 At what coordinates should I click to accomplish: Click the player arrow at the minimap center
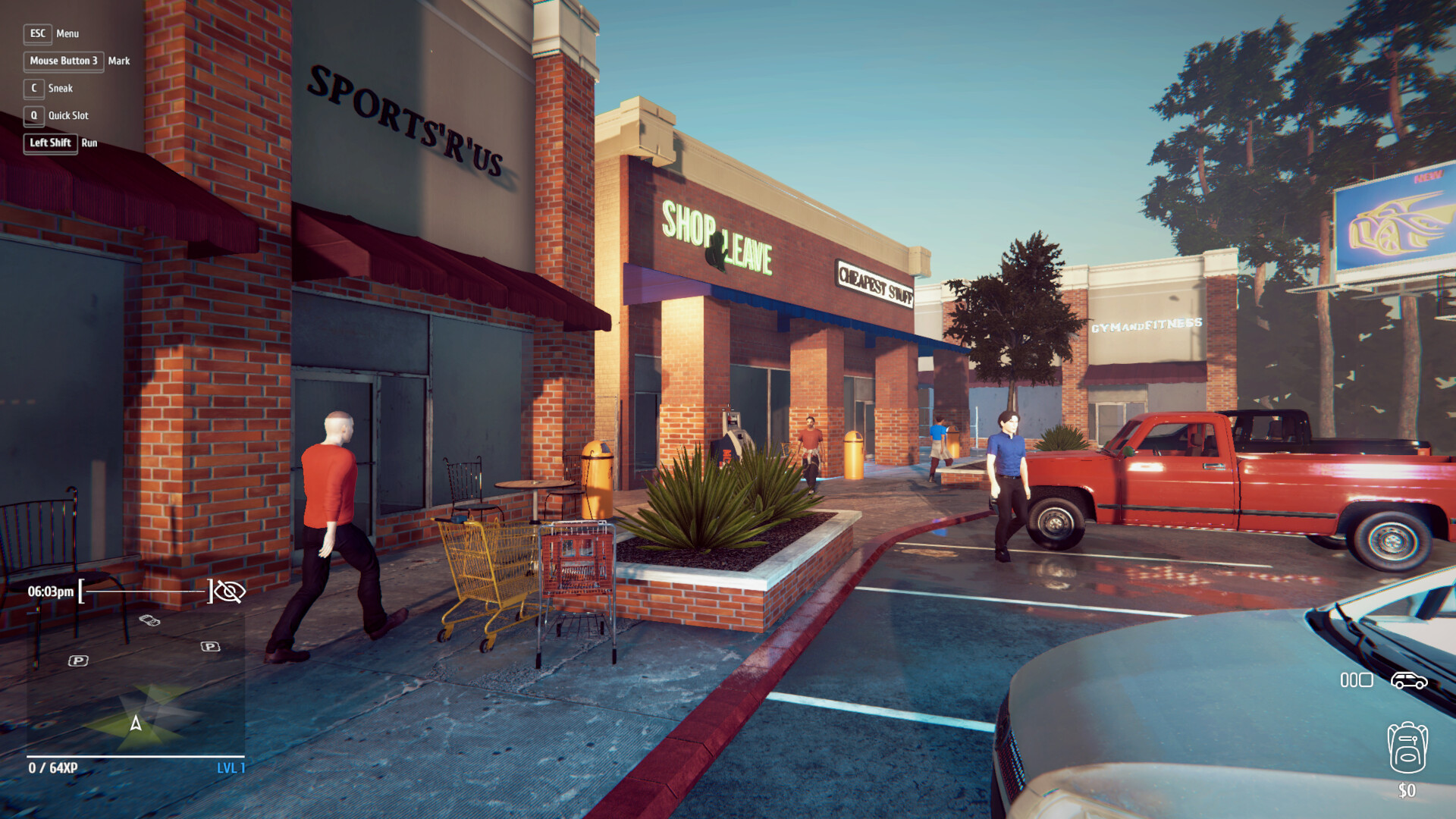click(135, 723)
